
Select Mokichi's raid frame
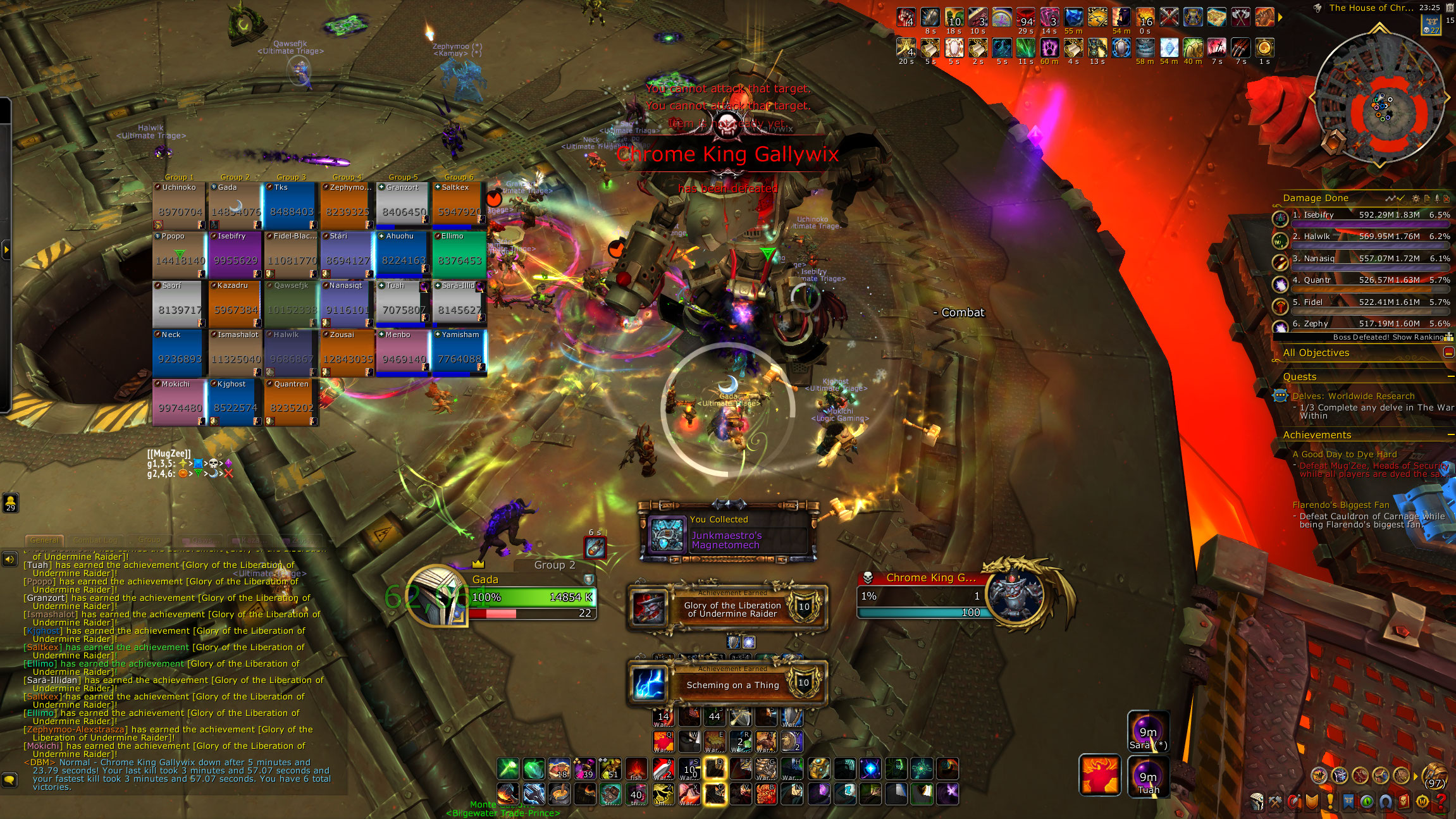click(x=179, y=402)
